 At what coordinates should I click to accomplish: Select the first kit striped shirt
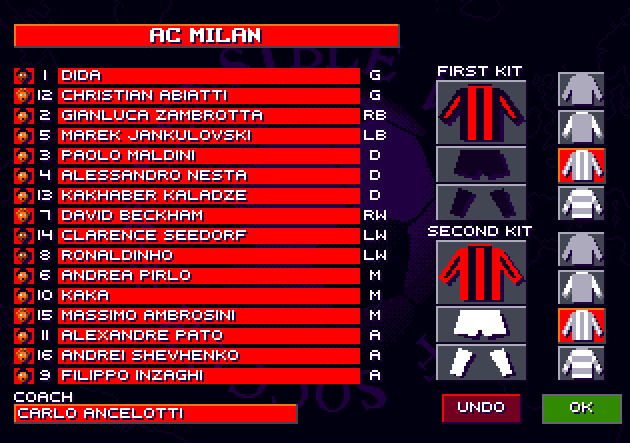point(481,111)
